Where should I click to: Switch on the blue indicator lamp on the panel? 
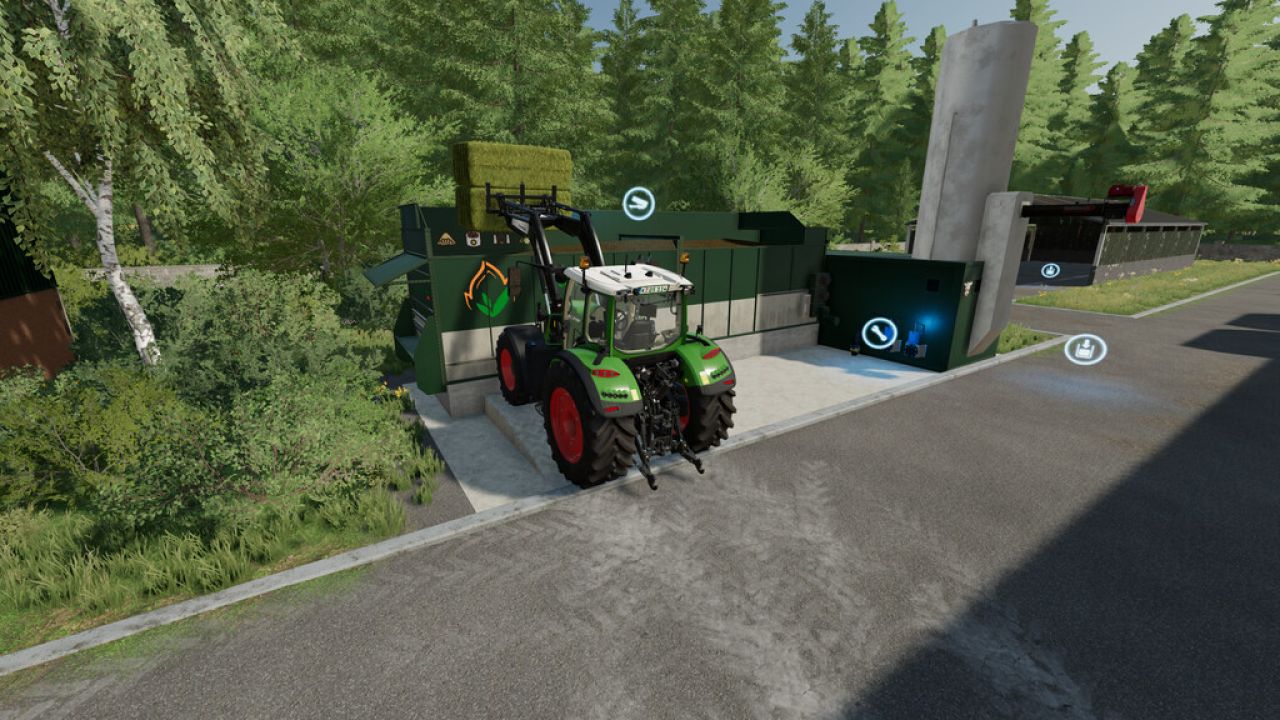pos(930,320)
